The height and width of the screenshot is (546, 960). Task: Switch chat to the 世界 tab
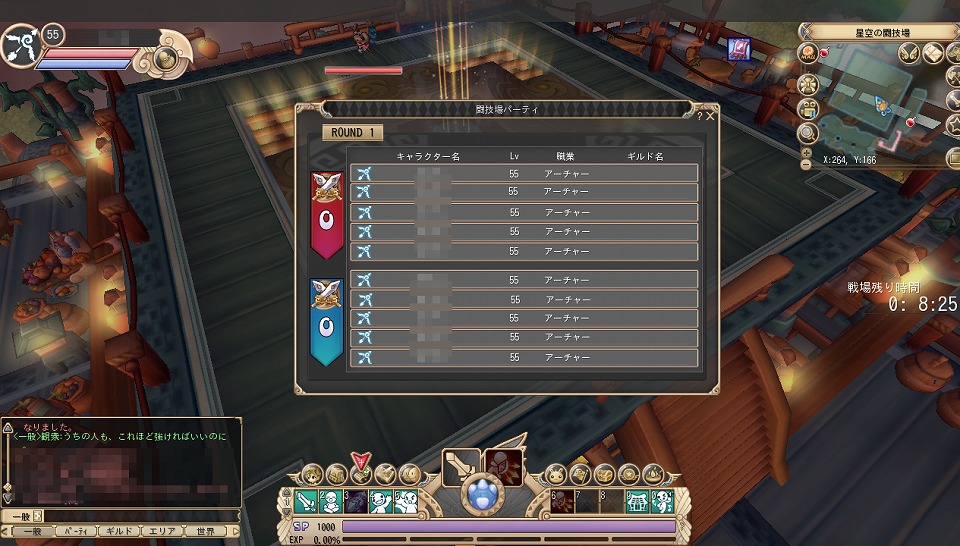(206, 531)
